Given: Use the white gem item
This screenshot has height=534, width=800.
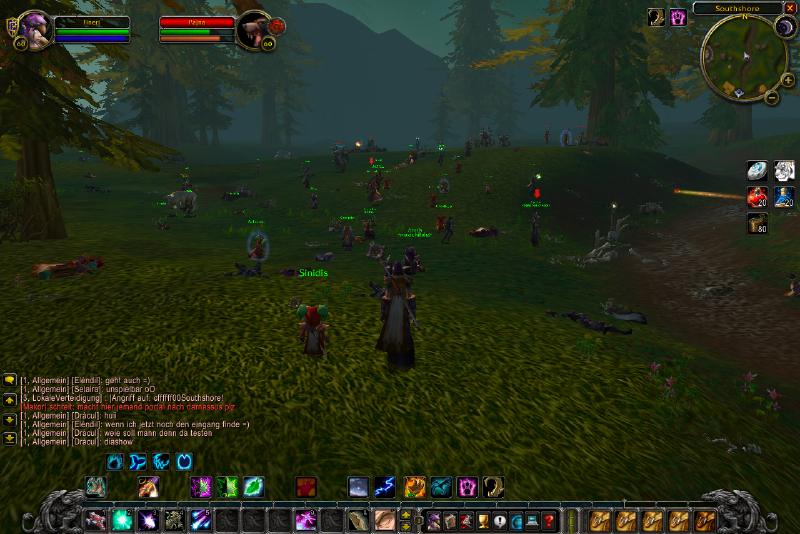Looking at the screenshot, I should pos(759,170).
